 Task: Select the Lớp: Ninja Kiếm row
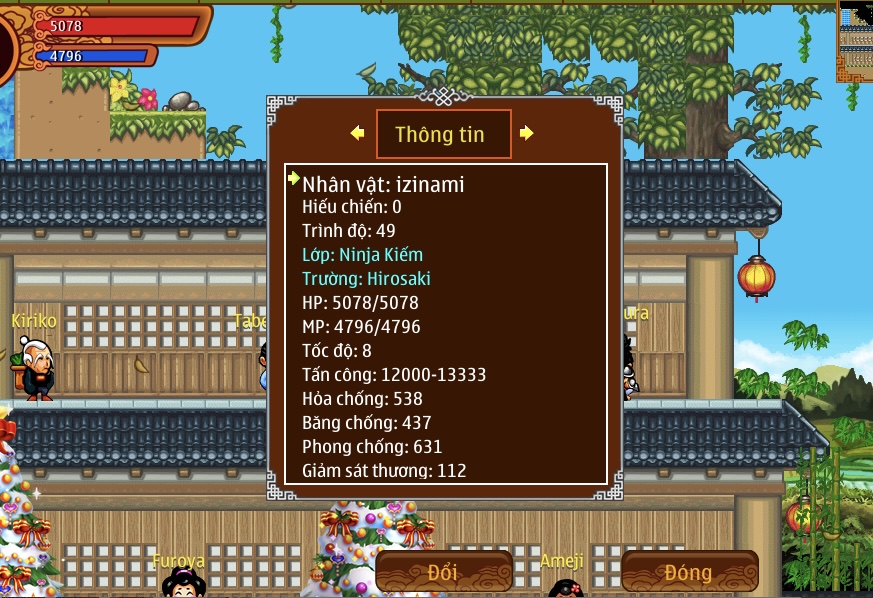point(362,255)
